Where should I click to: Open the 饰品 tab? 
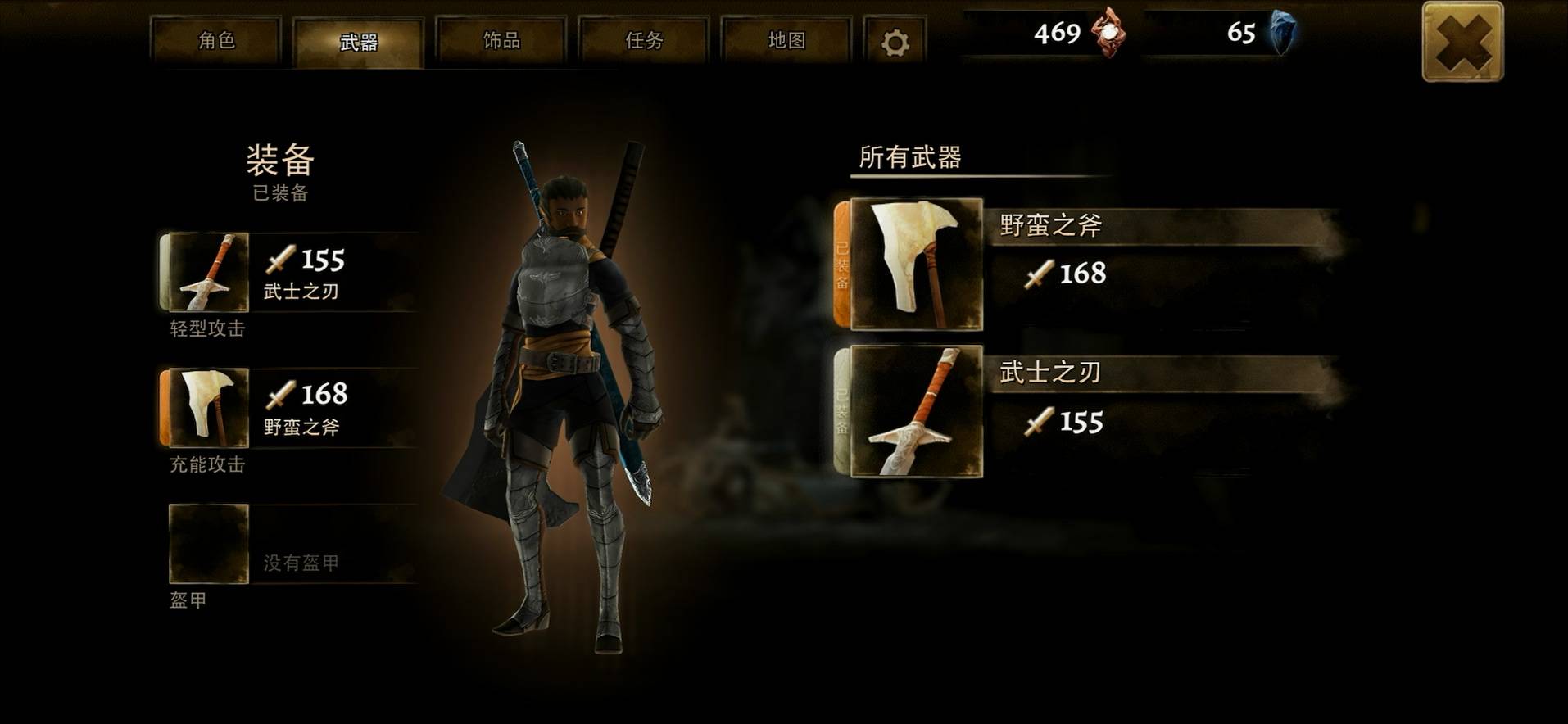click(501, 41)
